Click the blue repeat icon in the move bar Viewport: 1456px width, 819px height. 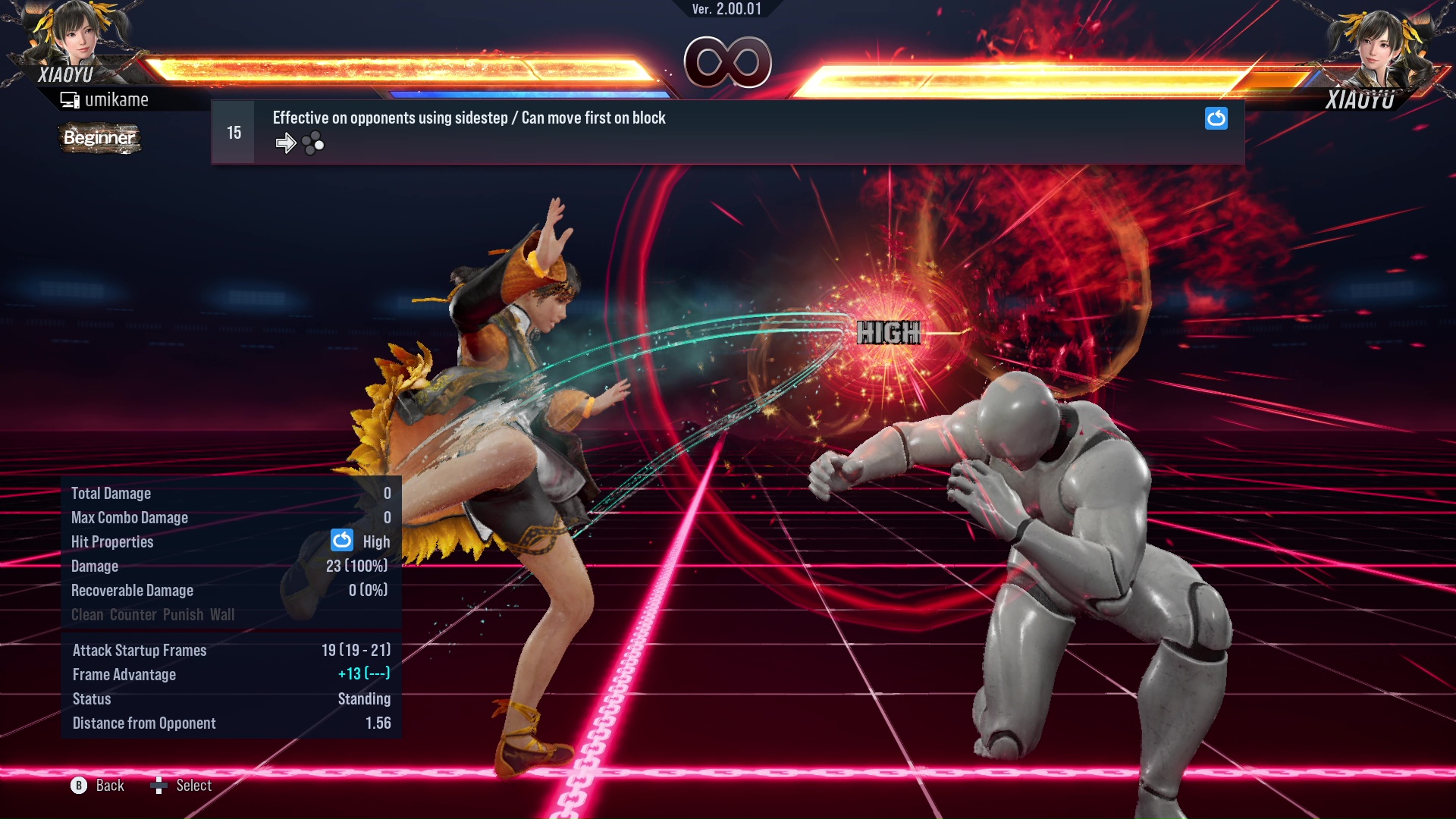pyautogui.click(x=1216, y=119)
